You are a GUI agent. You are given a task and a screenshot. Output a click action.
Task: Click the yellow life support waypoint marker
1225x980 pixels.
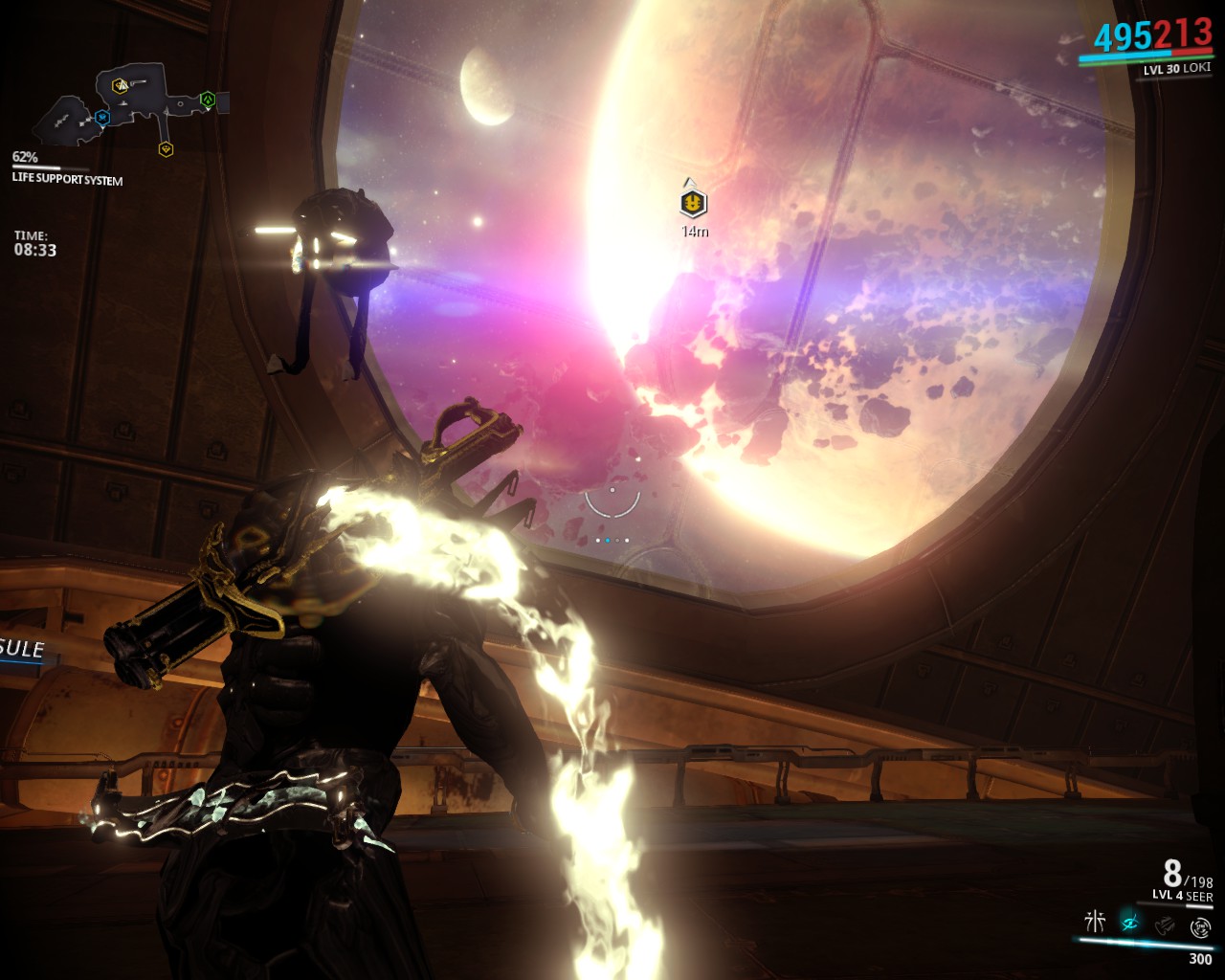pyautogui.click(x=693, y=202)
